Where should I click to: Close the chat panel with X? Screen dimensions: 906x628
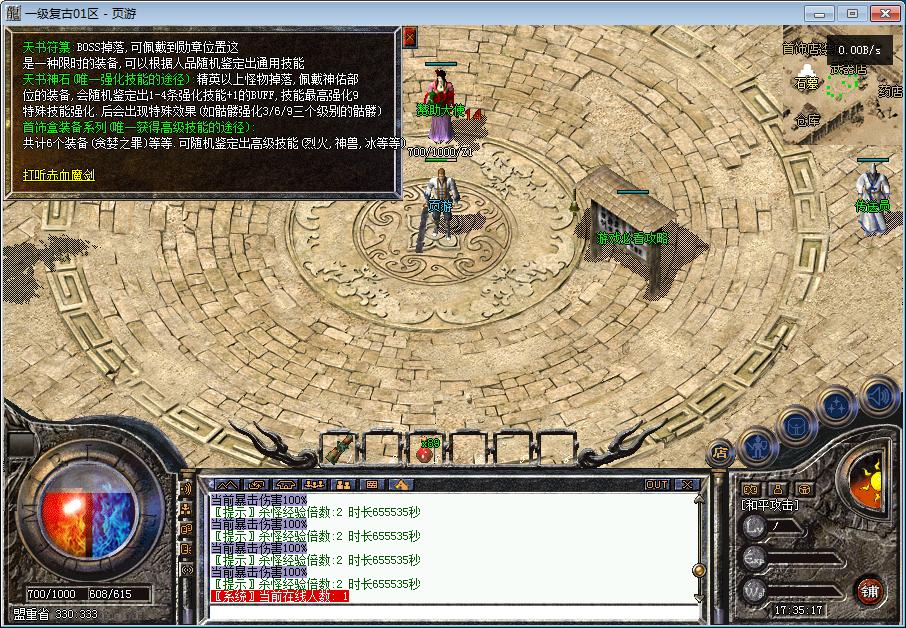pyautogui.click(x=685, y=485)
